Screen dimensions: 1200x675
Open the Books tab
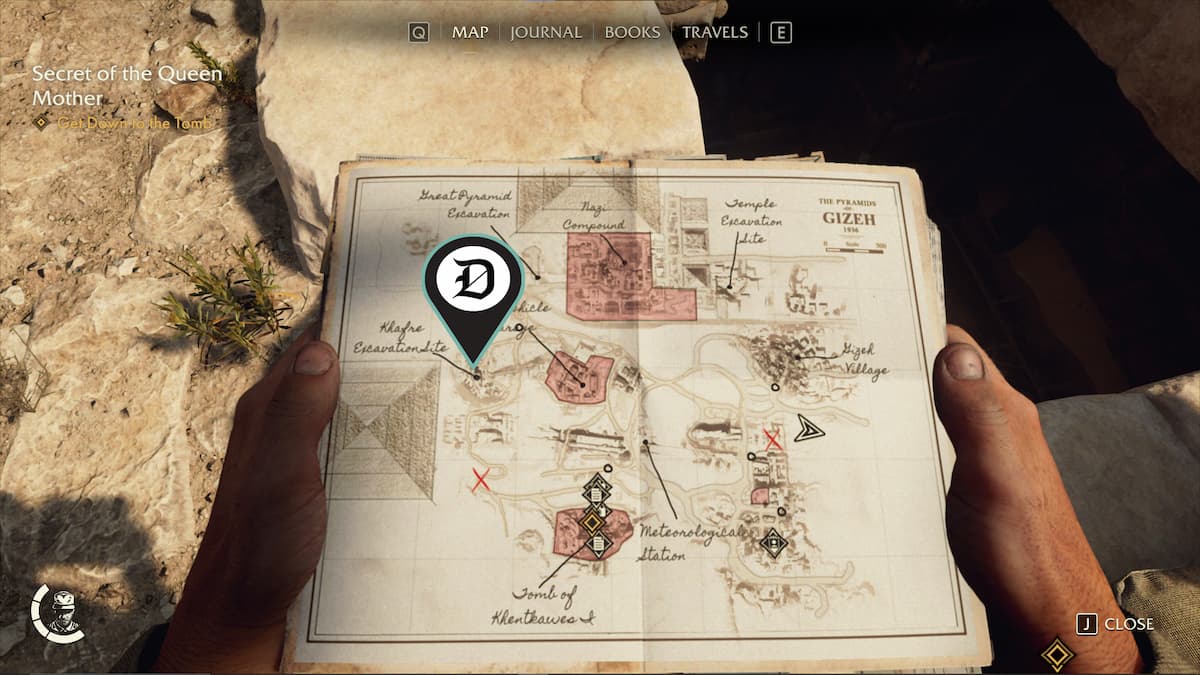click(x=632, y=32)
